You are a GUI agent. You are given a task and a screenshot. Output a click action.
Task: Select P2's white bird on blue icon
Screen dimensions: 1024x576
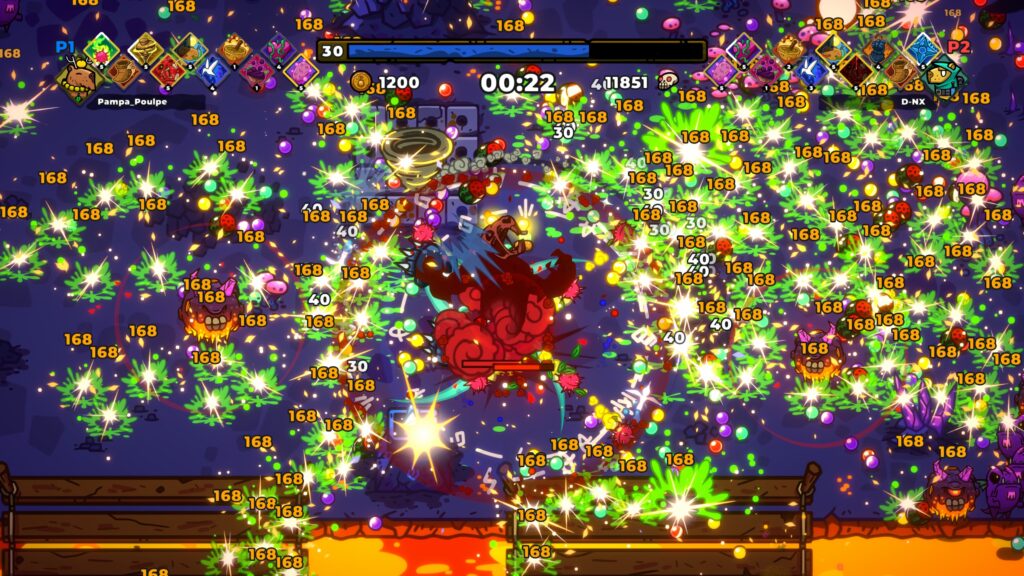pos(811,70)
